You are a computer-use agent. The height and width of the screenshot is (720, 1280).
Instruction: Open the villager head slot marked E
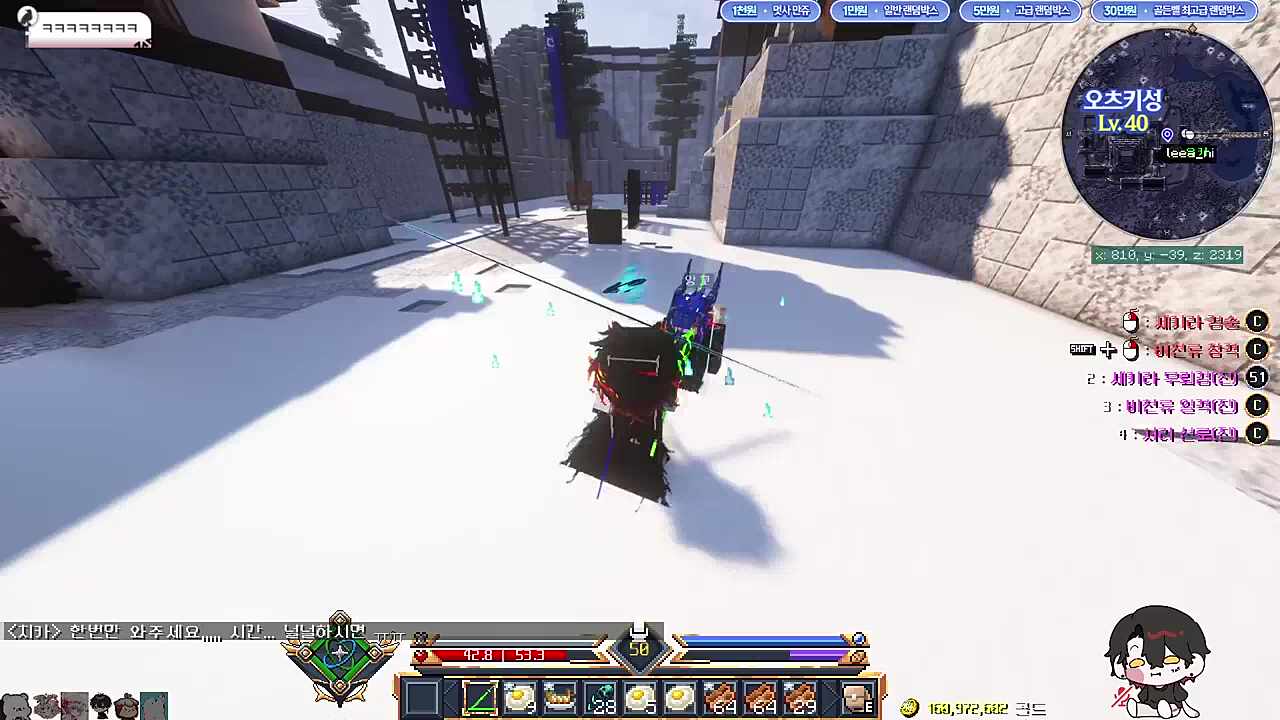point(858,697)
